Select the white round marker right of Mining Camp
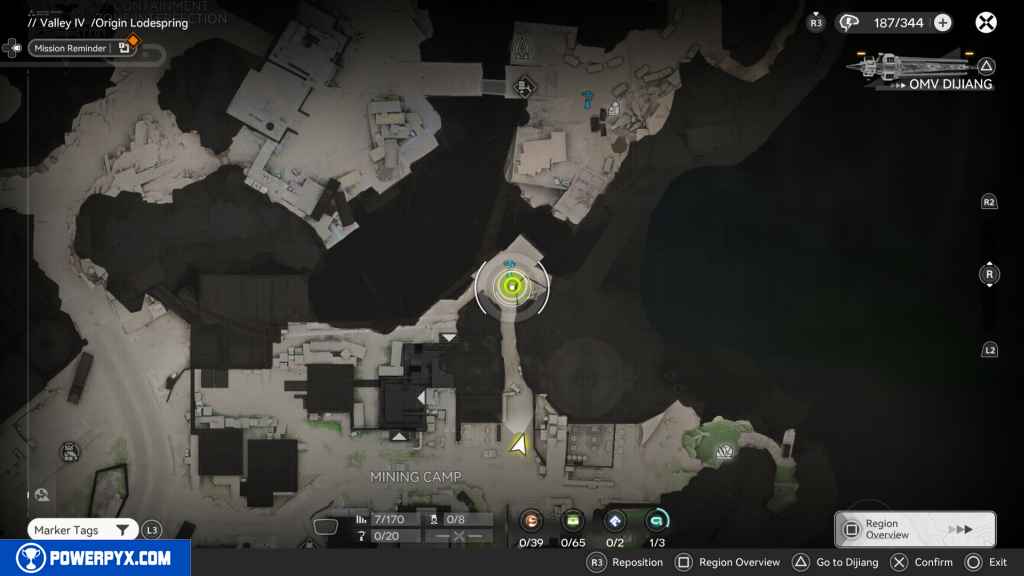Screen dimensions: 1024x576 click(x=724, y=454)
